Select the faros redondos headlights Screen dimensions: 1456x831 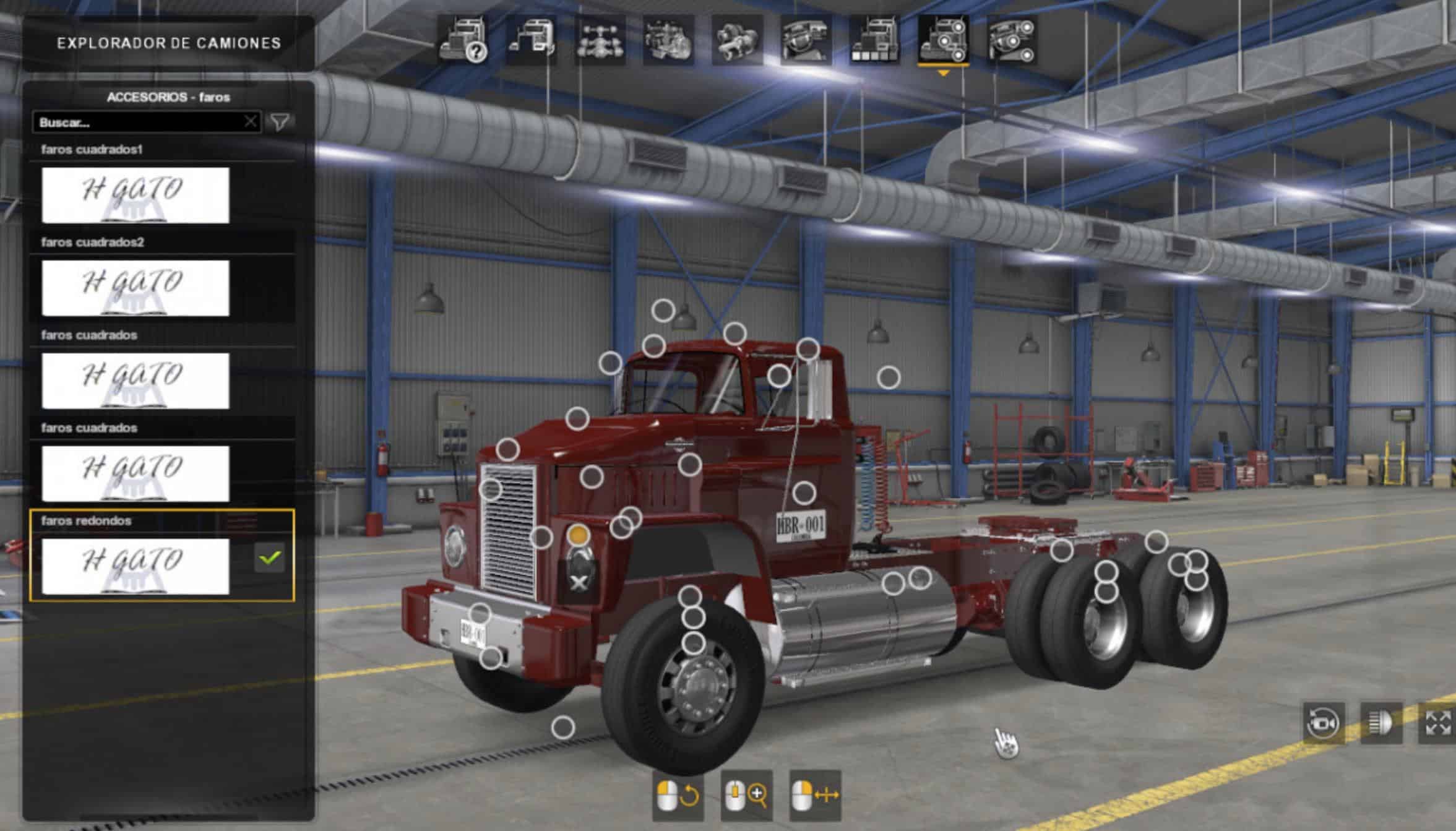coord(135,566)
